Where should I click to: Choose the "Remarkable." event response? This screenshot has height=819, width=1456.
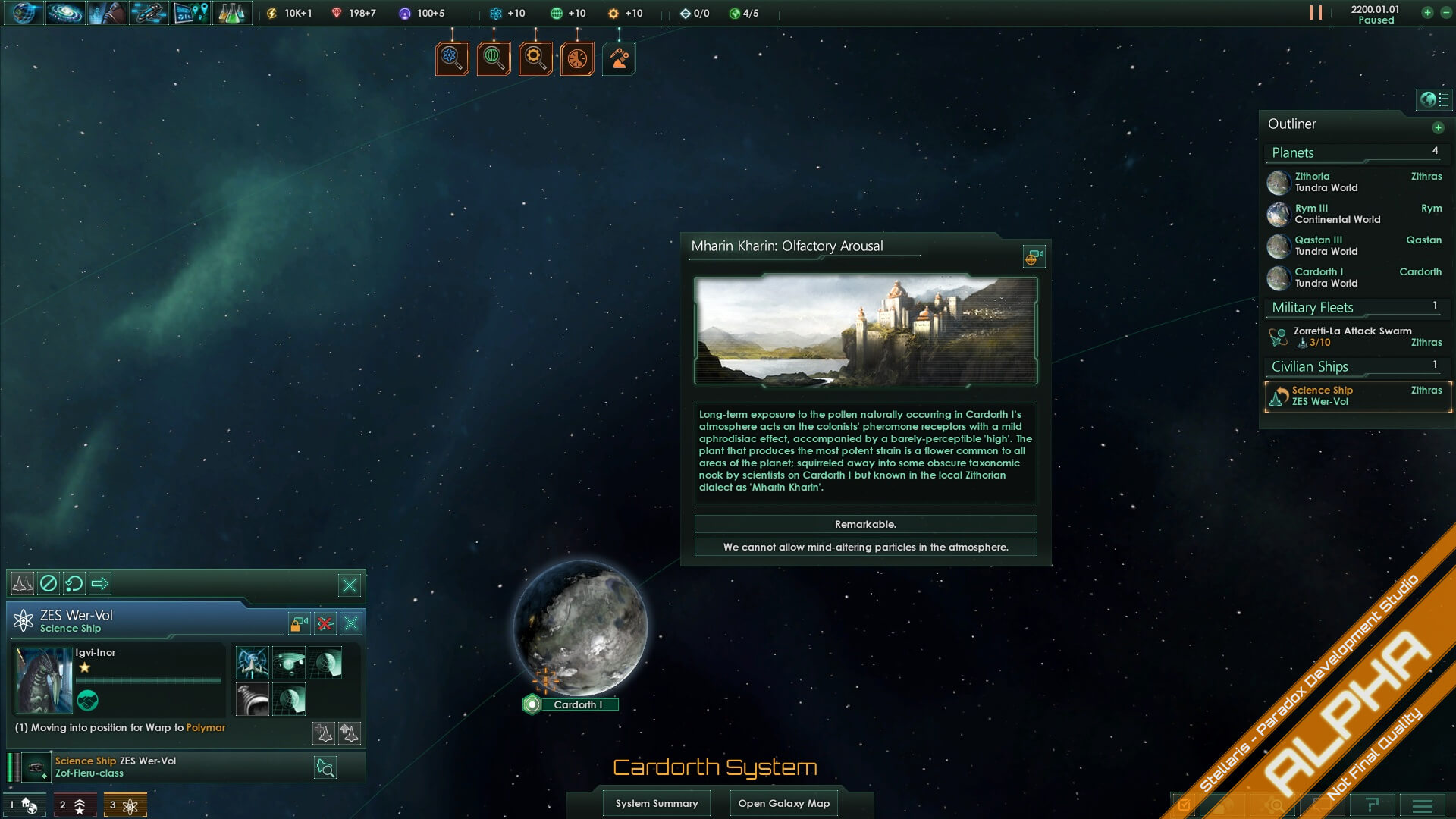[x=865, y=524]
